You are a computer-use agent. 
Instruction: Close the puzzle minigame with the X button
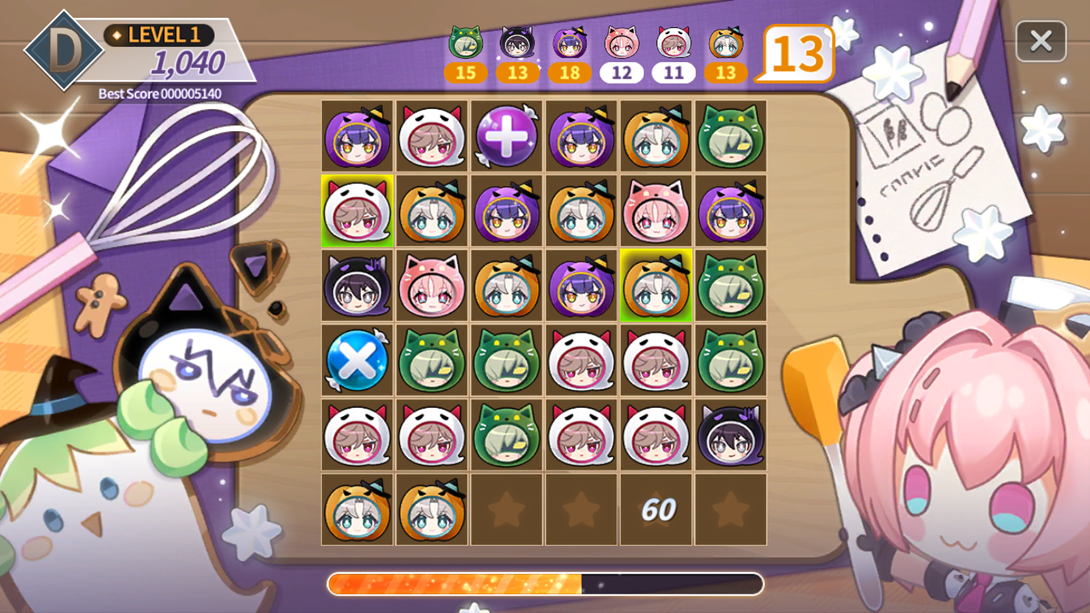(1040, 41)
